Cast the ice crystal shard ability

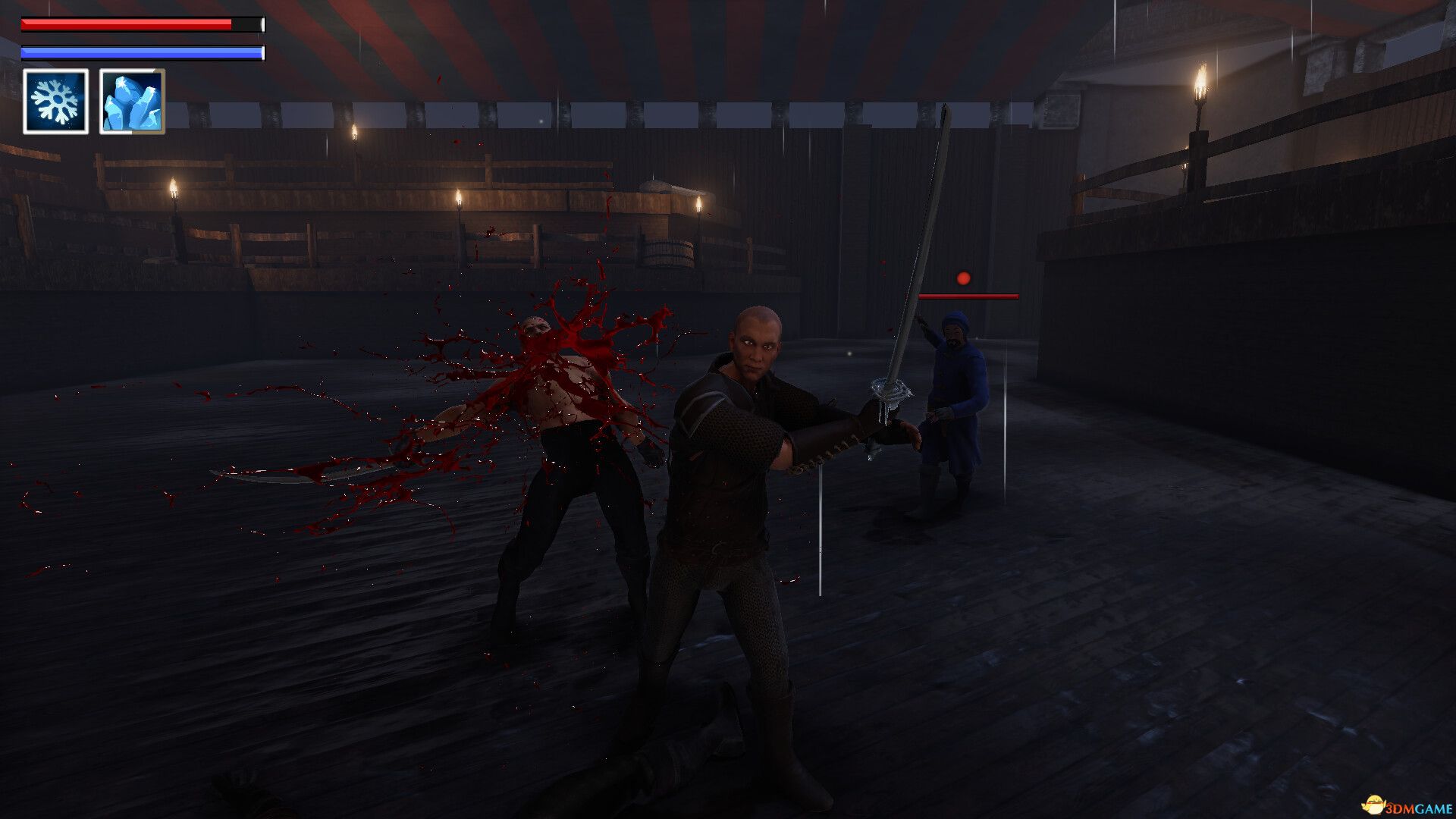coord(132,102)
